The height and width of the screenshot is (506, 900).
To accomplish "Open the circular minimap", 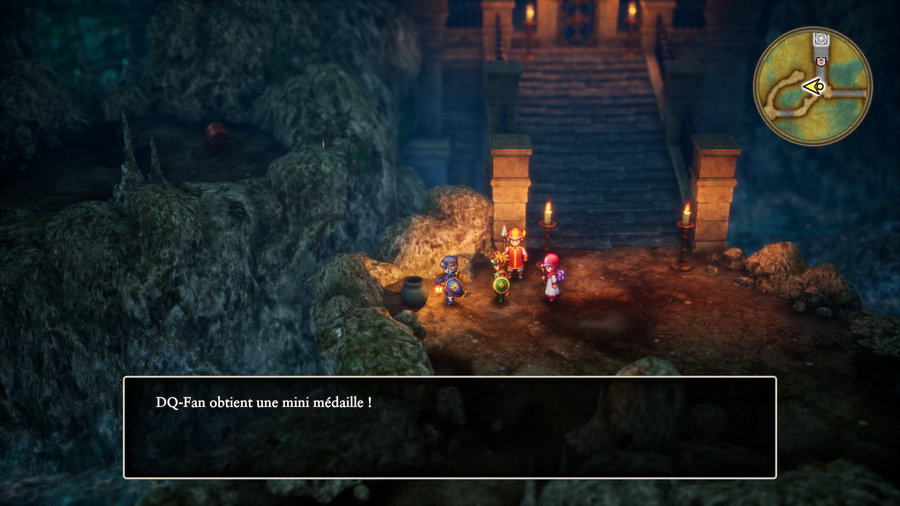I will click(x=813, y=86).
